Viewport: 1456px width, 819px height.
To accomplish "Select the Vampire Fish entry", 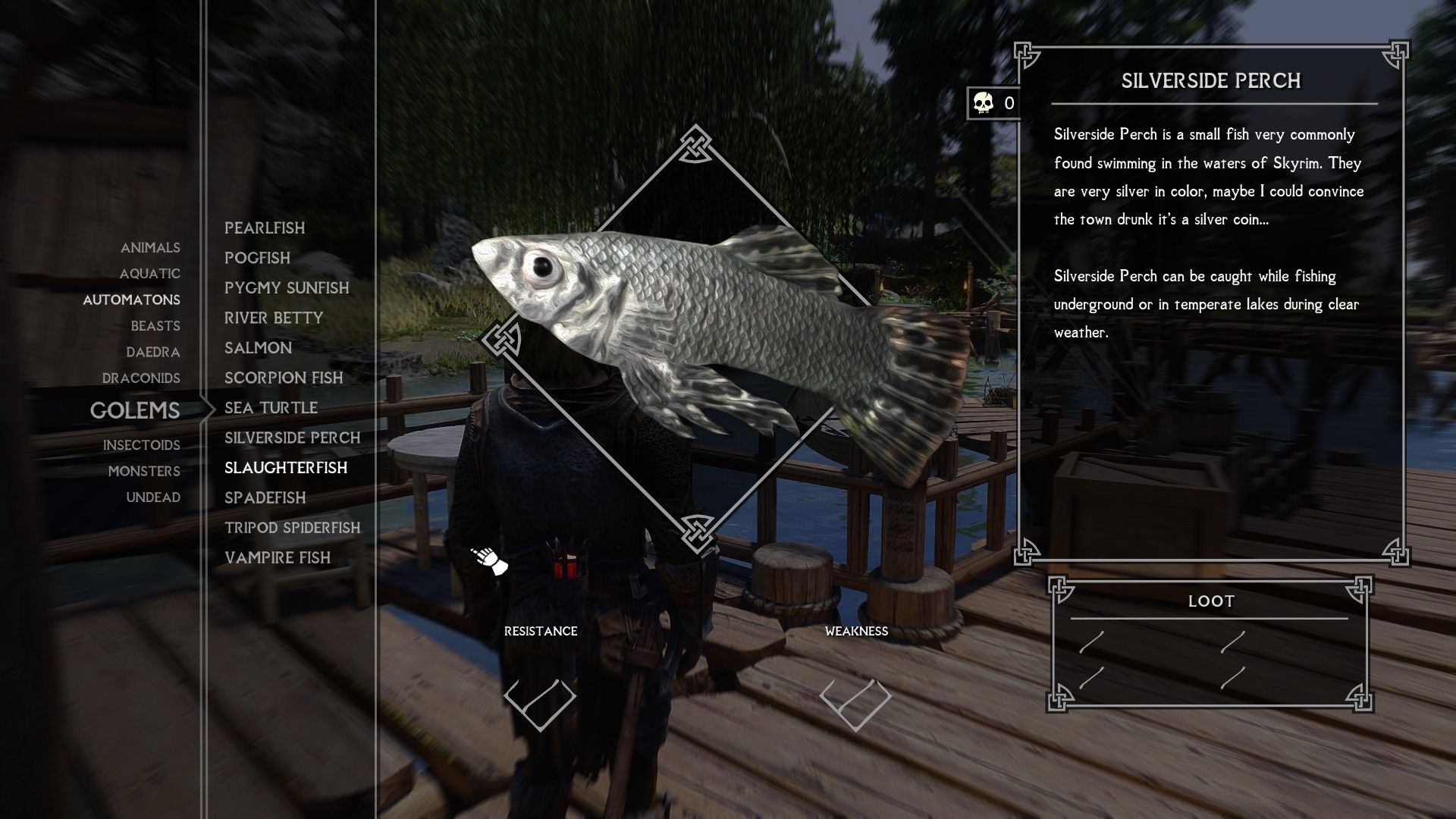I will point(277,557).
